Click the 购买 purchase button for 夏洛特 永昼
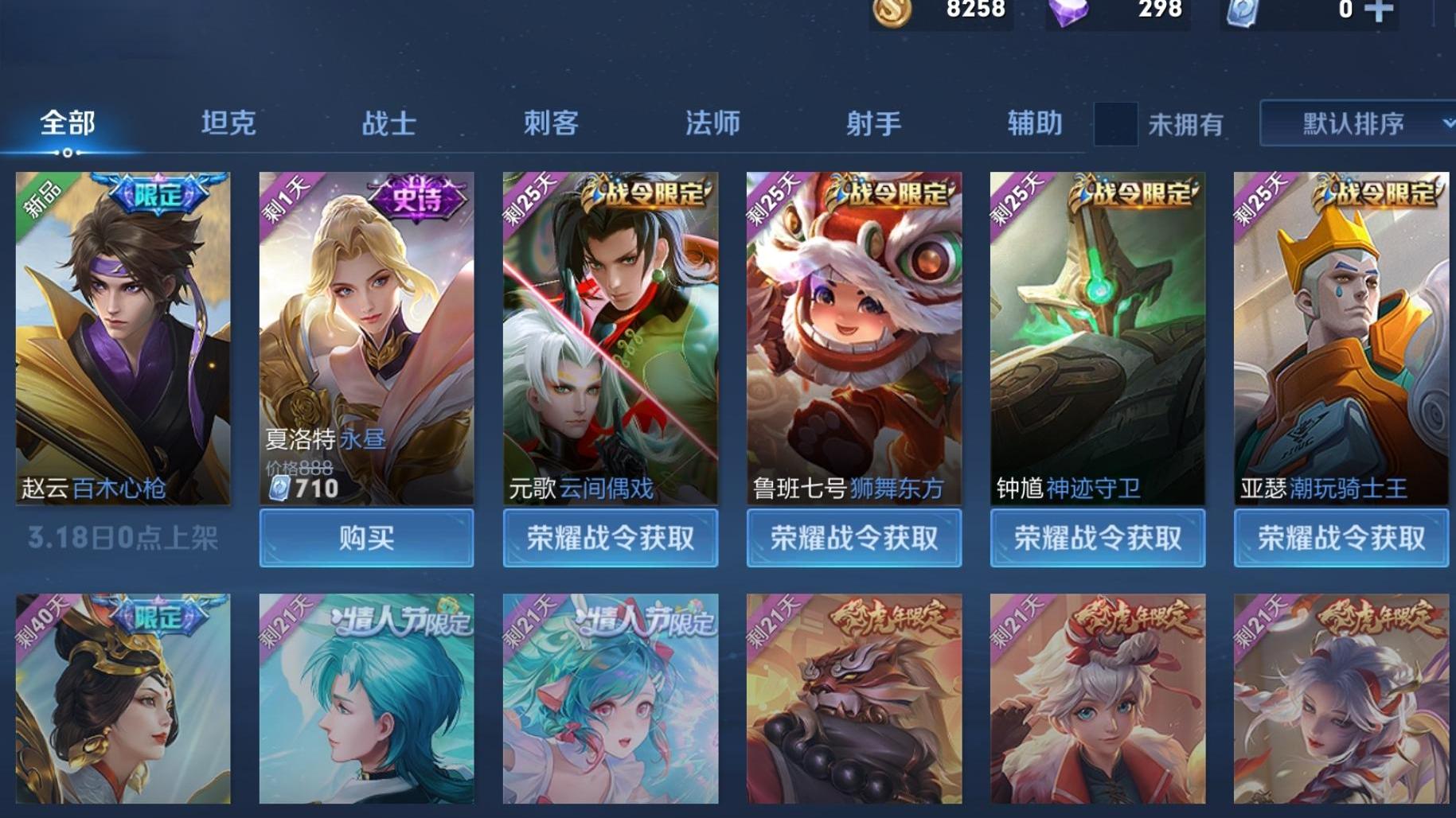Image resolution: width=1456 pixels, height=818 pixels. (367, 539)
